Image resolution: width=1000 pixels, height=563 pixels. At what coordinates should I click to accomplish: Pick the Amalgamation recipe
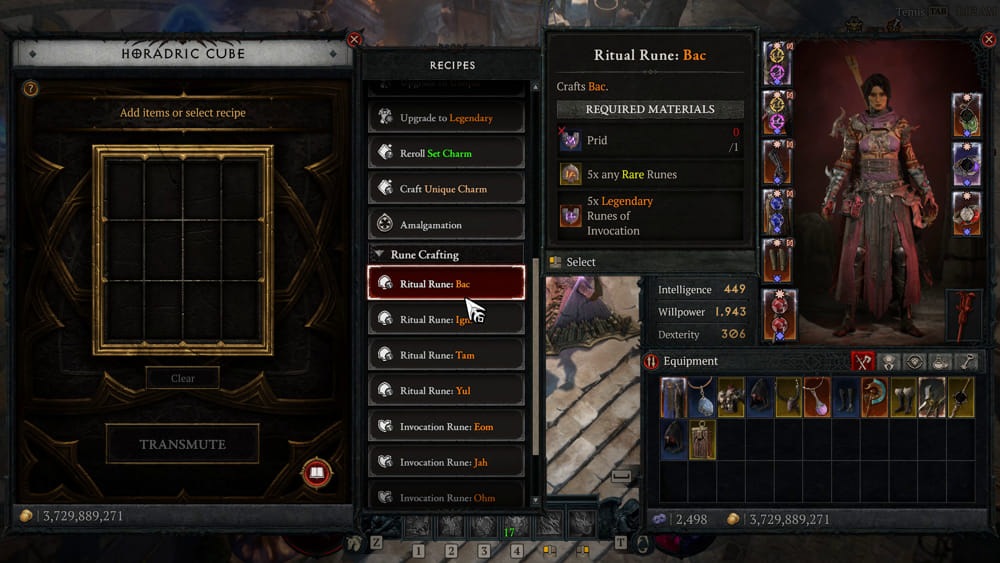[446, 225]
